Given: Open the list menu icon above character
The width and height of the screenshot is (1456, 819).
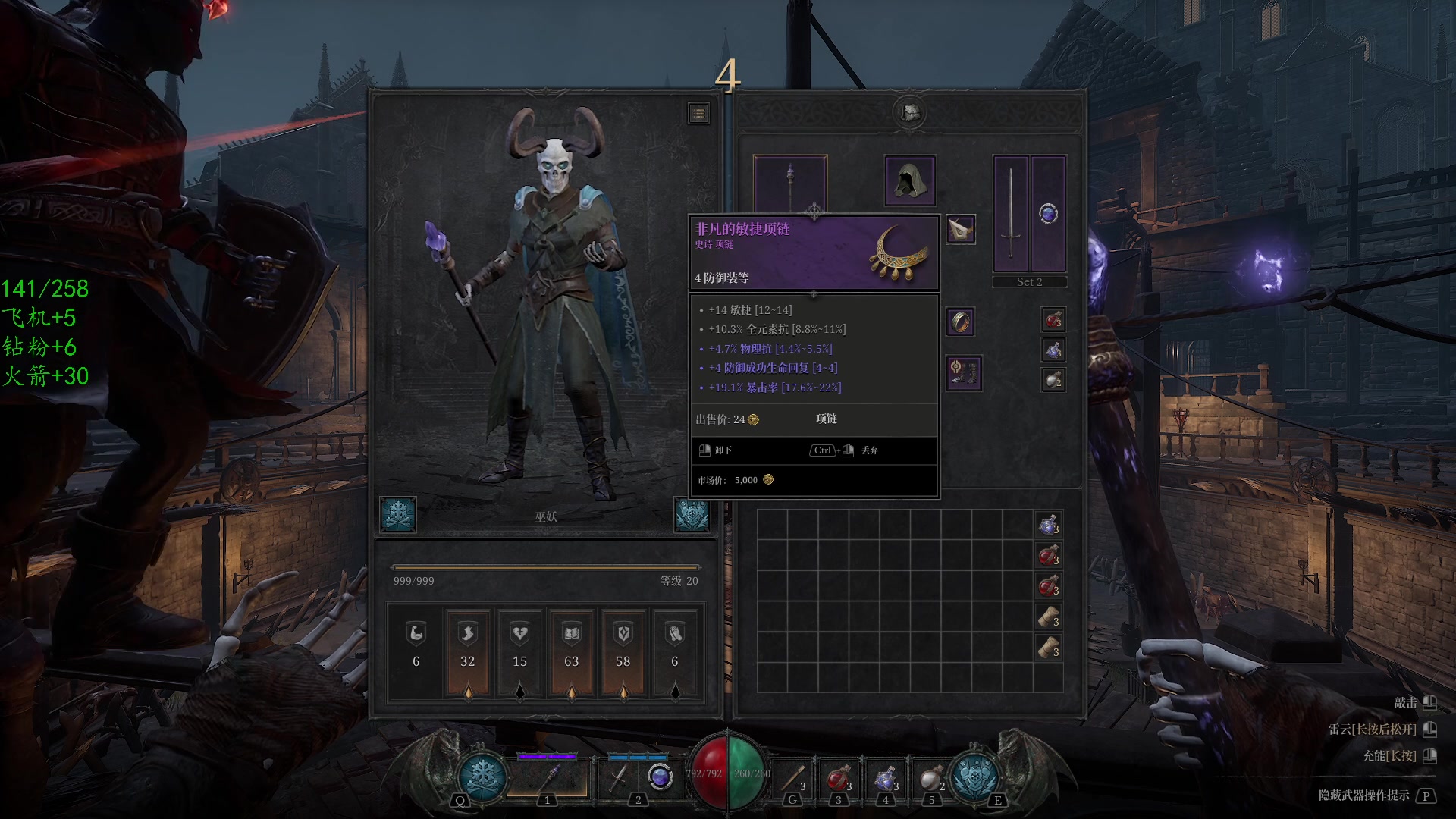Looking at the screenshot, I should [x=698, y=114].
